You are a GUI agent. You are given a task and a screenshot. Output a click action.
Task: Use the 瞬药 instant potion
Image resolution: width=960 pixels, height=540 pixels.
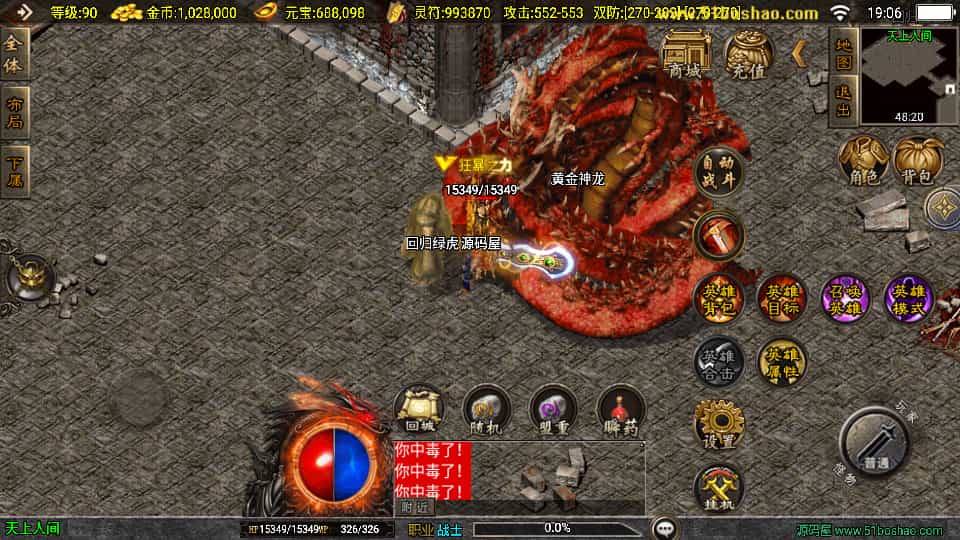[621, 410]
